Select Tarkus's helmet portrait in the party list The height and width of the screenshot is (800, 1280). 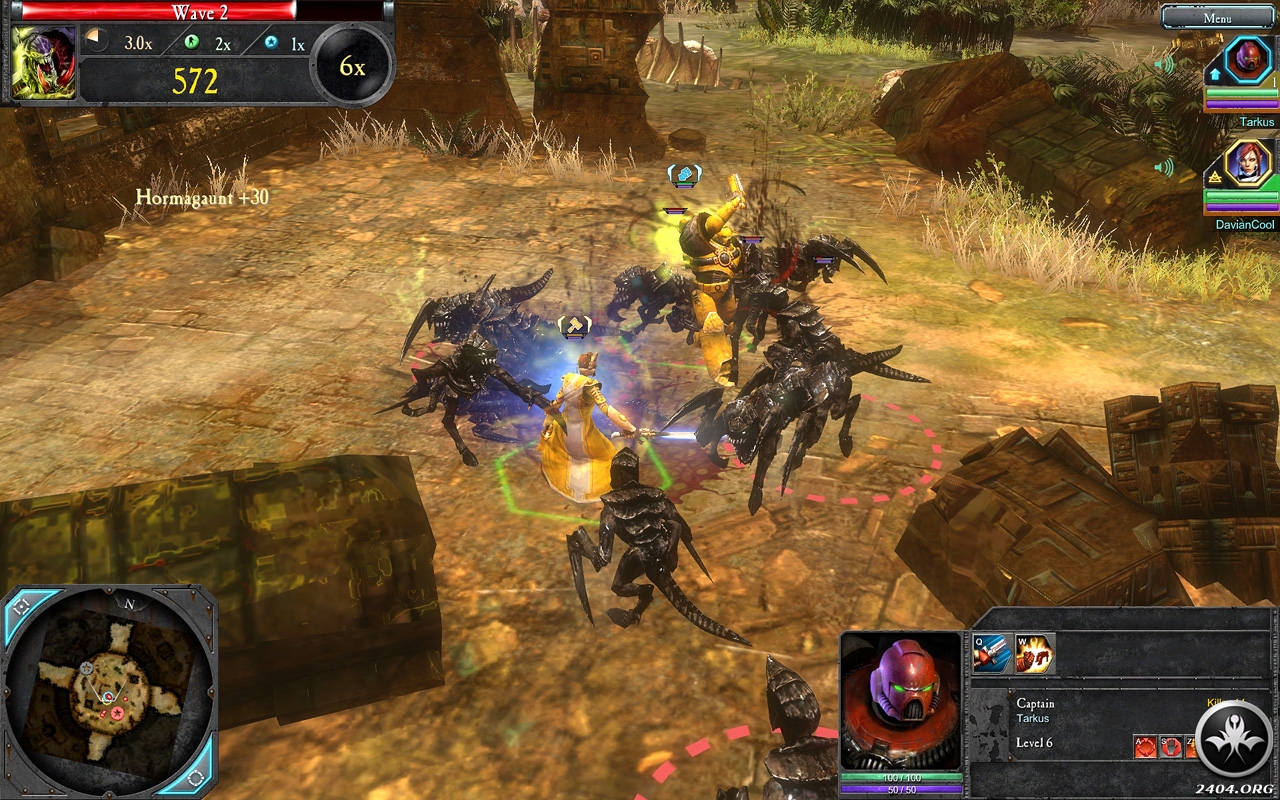click(1248, 62)
